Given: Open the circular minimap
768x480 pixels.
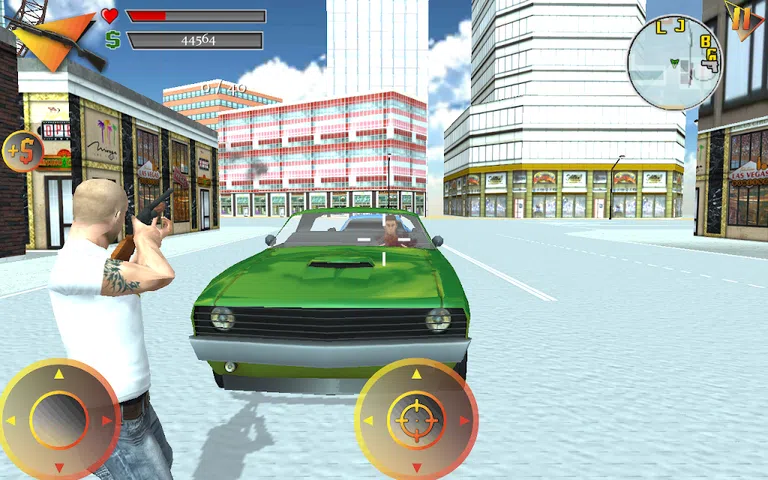Looking at the screenshot, I should click(x=674, y=62).
